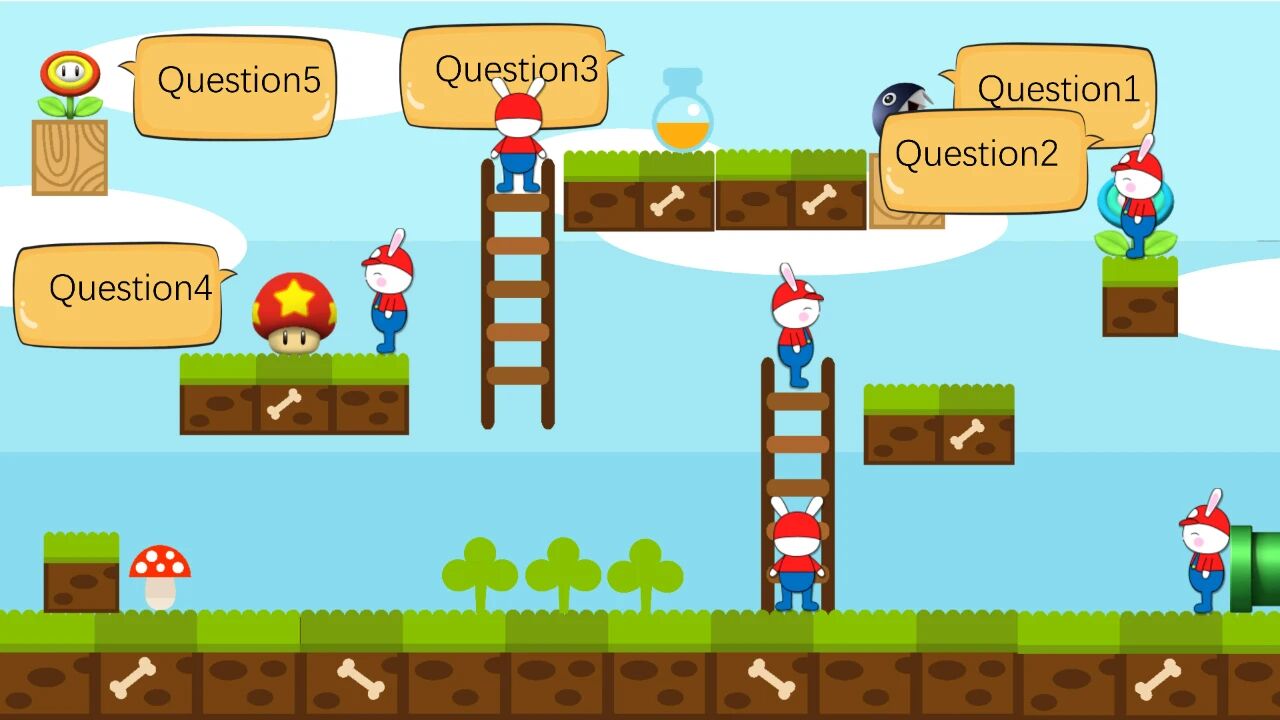Select the Question2 bubble
Screen dimensions: 1280x720
pos(982,160)
